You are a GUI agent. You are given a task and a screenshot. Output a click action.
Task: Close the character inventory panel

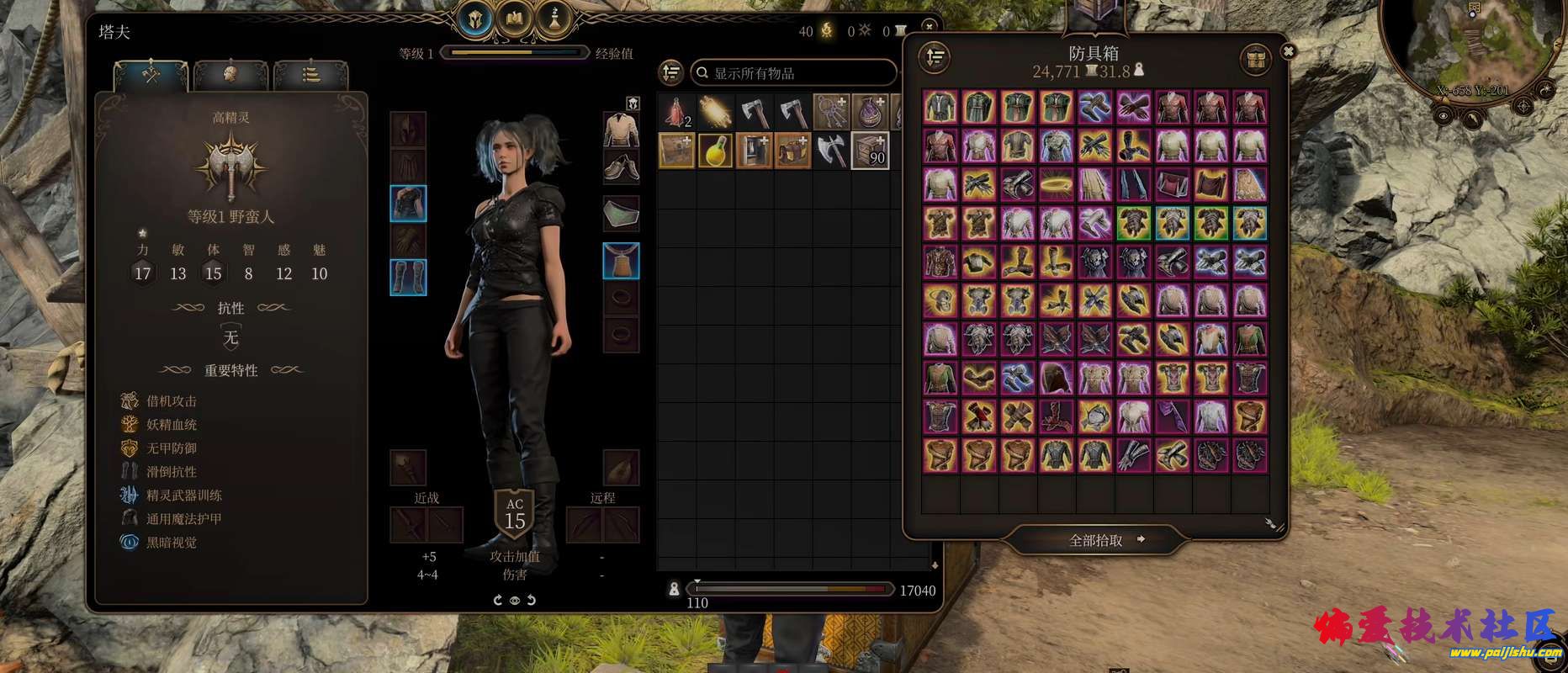(x=929, y=26)
